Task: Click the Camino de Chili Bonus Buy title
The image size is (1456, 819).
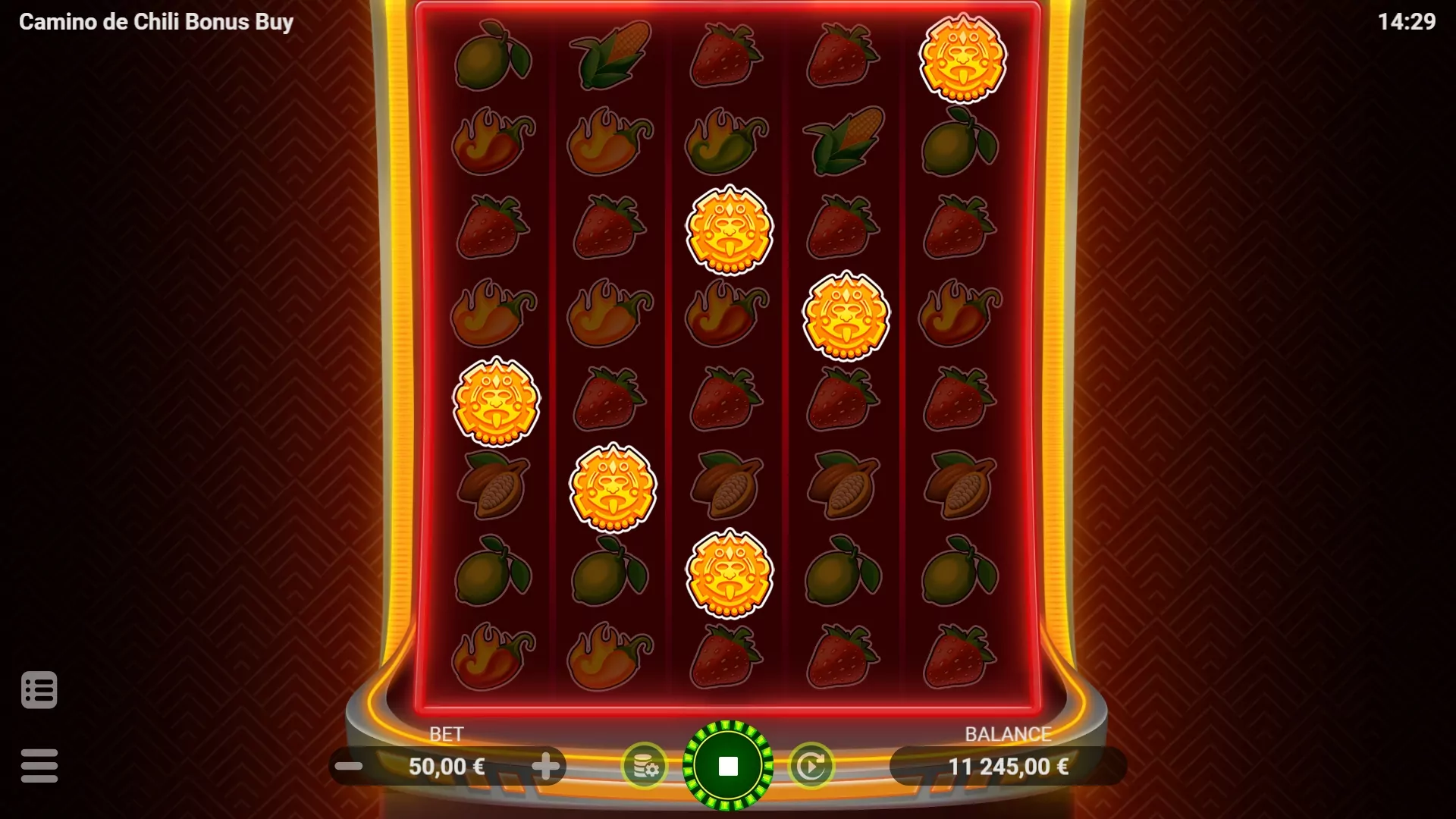Action: point(155,22)
